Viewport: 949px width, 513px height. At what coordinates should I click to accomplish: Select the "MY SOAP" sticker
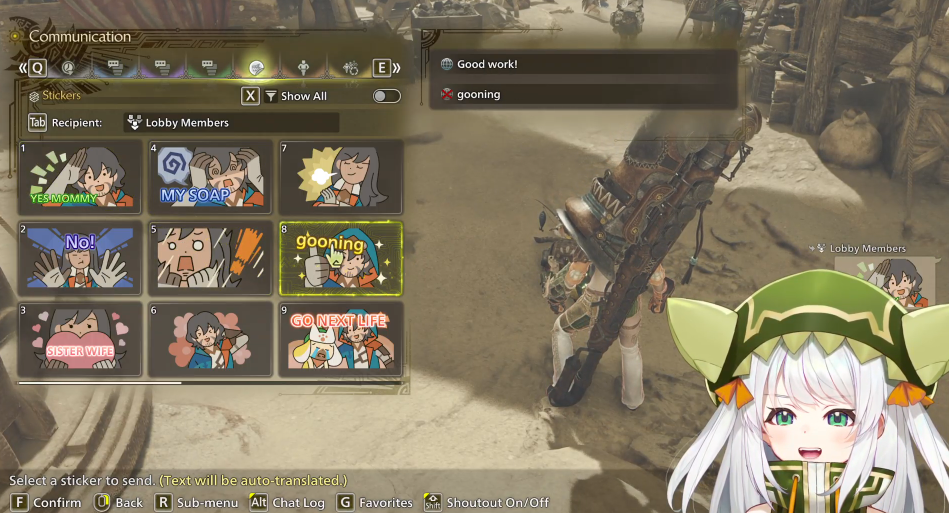pos(211,176)
